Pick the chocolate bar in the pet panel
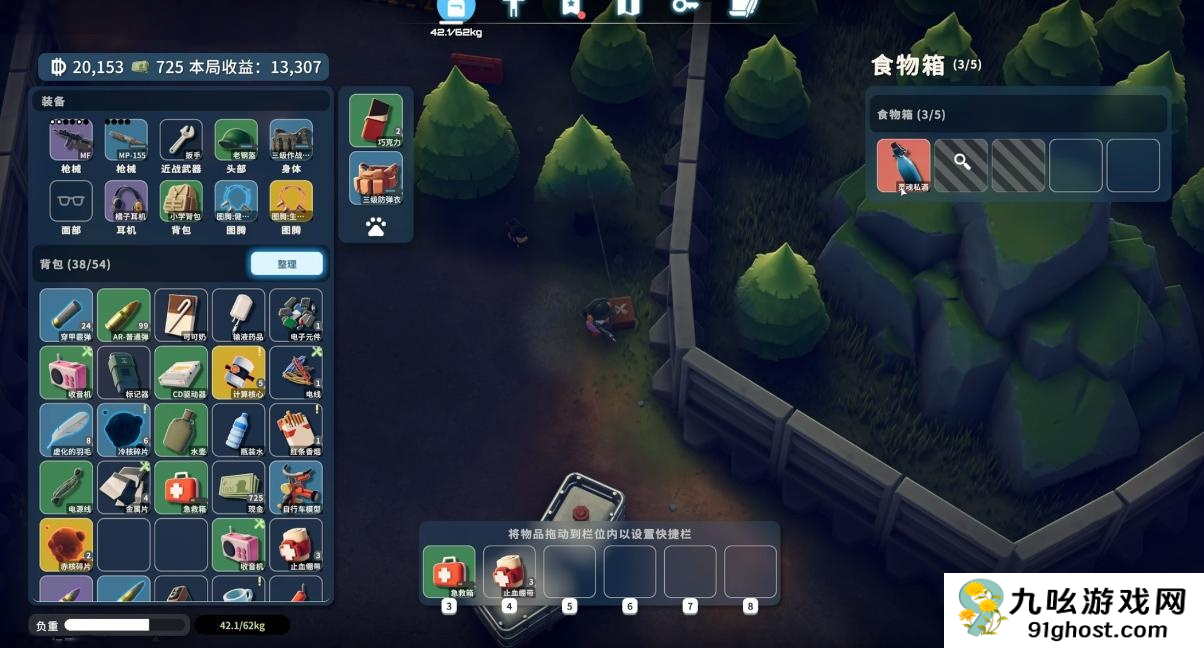1204x648 pixels. click(x=376, y=121)
